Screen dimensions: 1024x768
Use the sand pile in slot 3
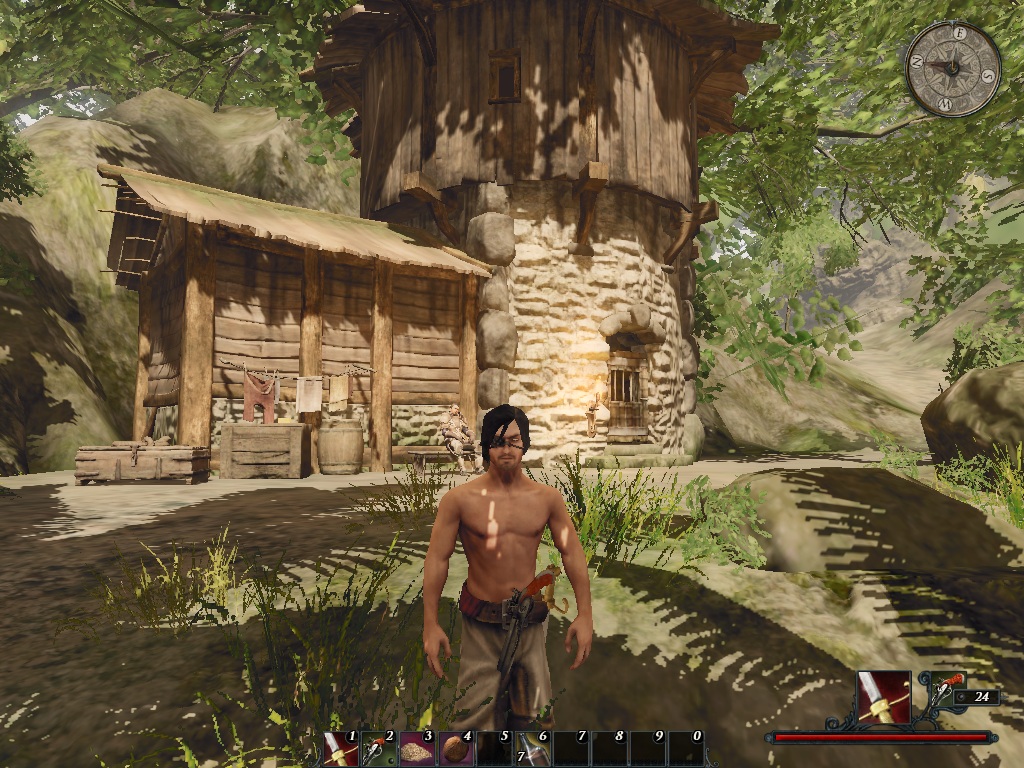click(x=415, y=748)
